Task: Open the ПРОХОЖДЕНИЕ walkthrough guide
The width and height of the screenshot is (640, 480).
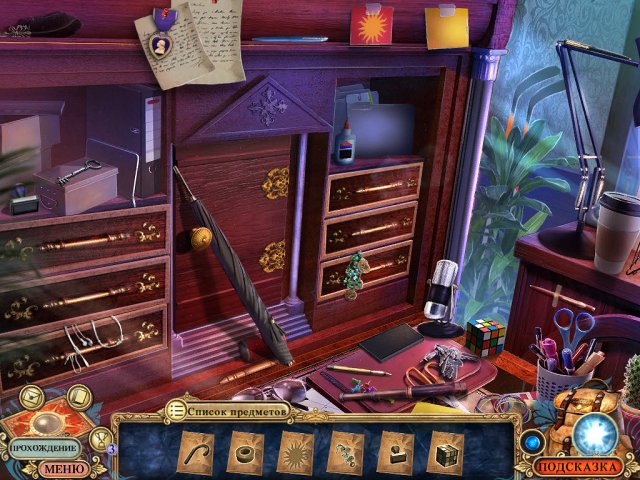Action: point(45,448)
